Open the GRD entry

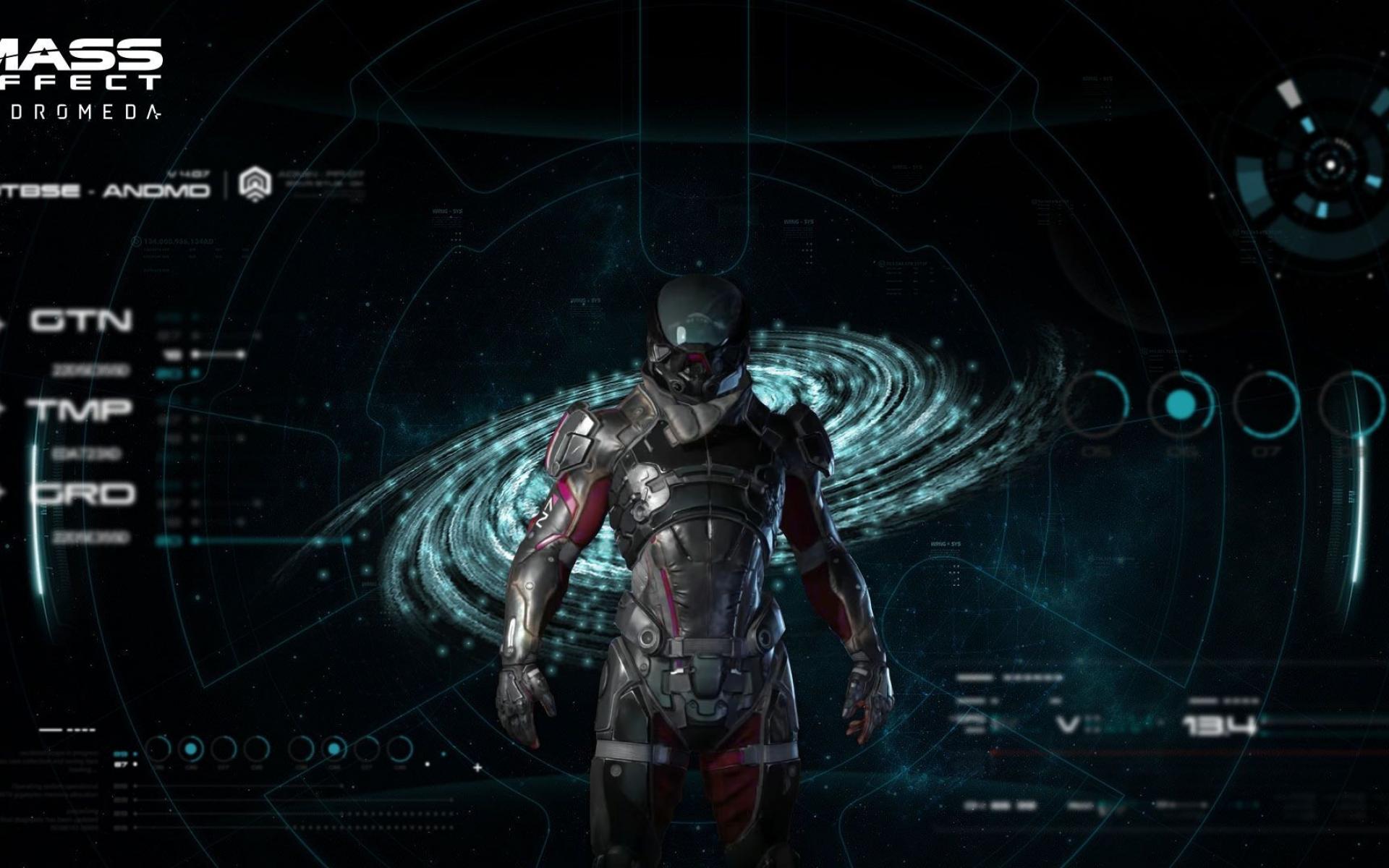click(82, 494)
